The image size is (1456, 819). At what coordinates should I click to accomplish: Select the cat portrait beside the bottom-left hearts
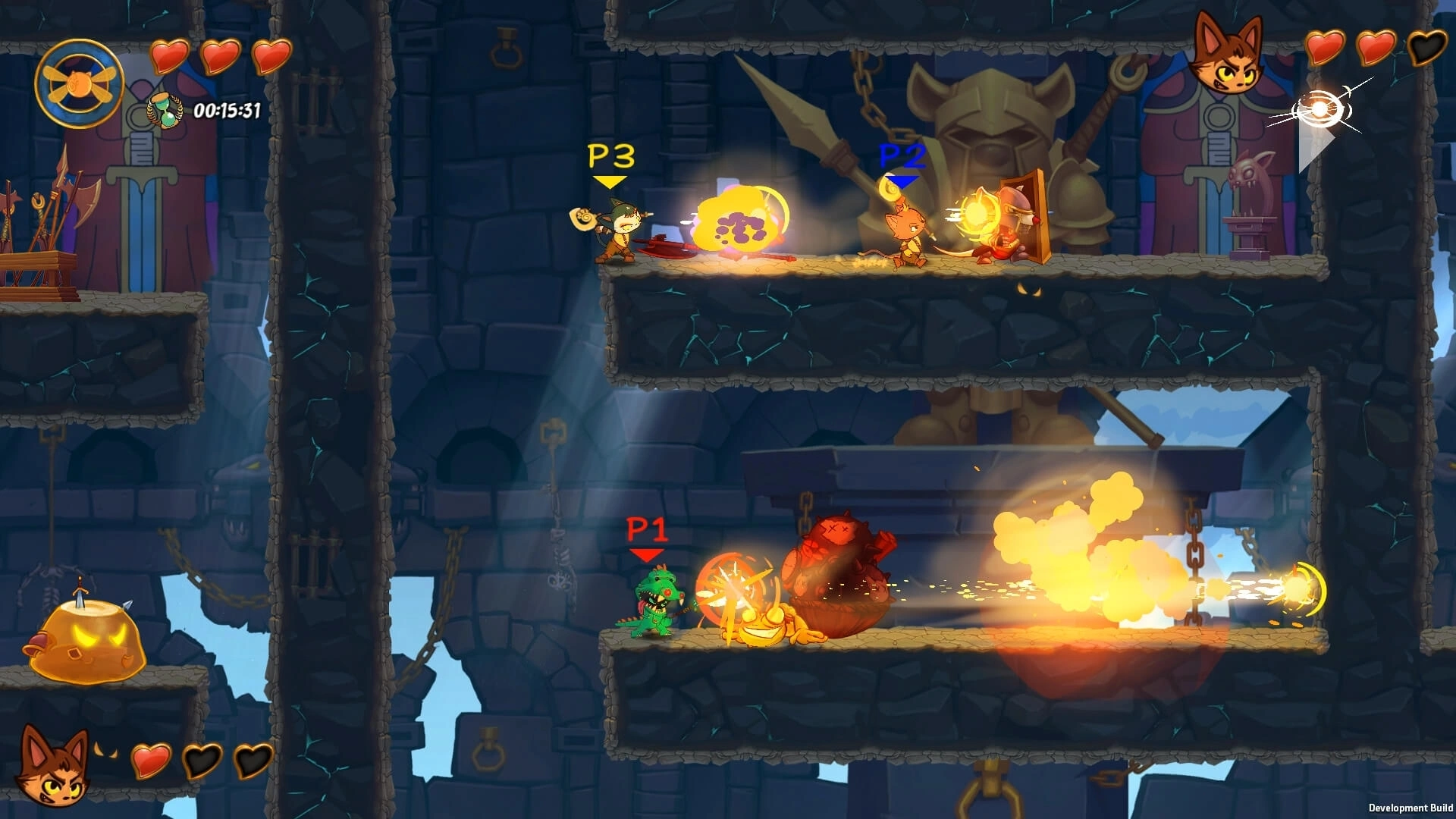[53, 766]
